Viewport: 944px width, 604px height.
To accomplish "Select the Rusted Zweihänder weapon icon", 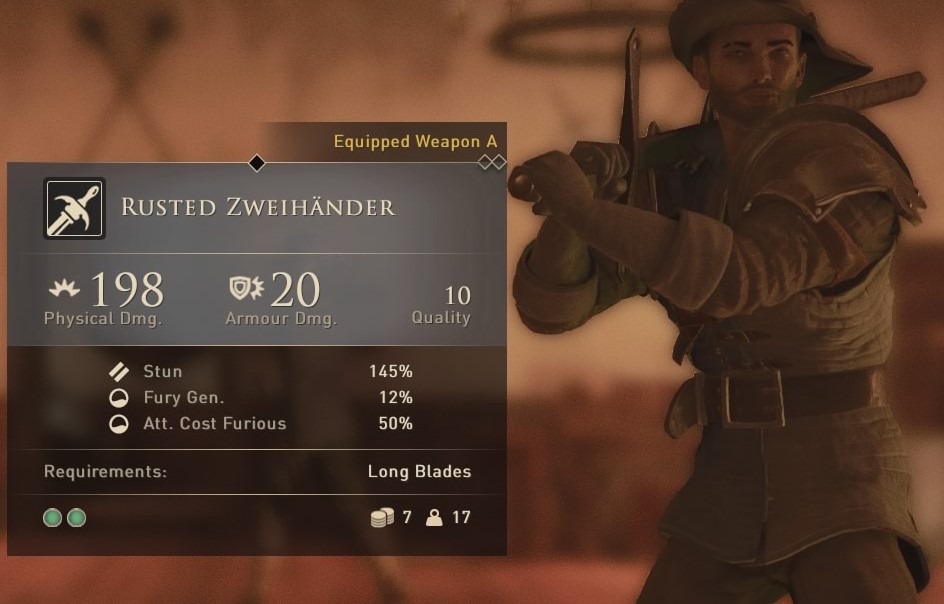I will pyautogui.click(x=74, y=208).
